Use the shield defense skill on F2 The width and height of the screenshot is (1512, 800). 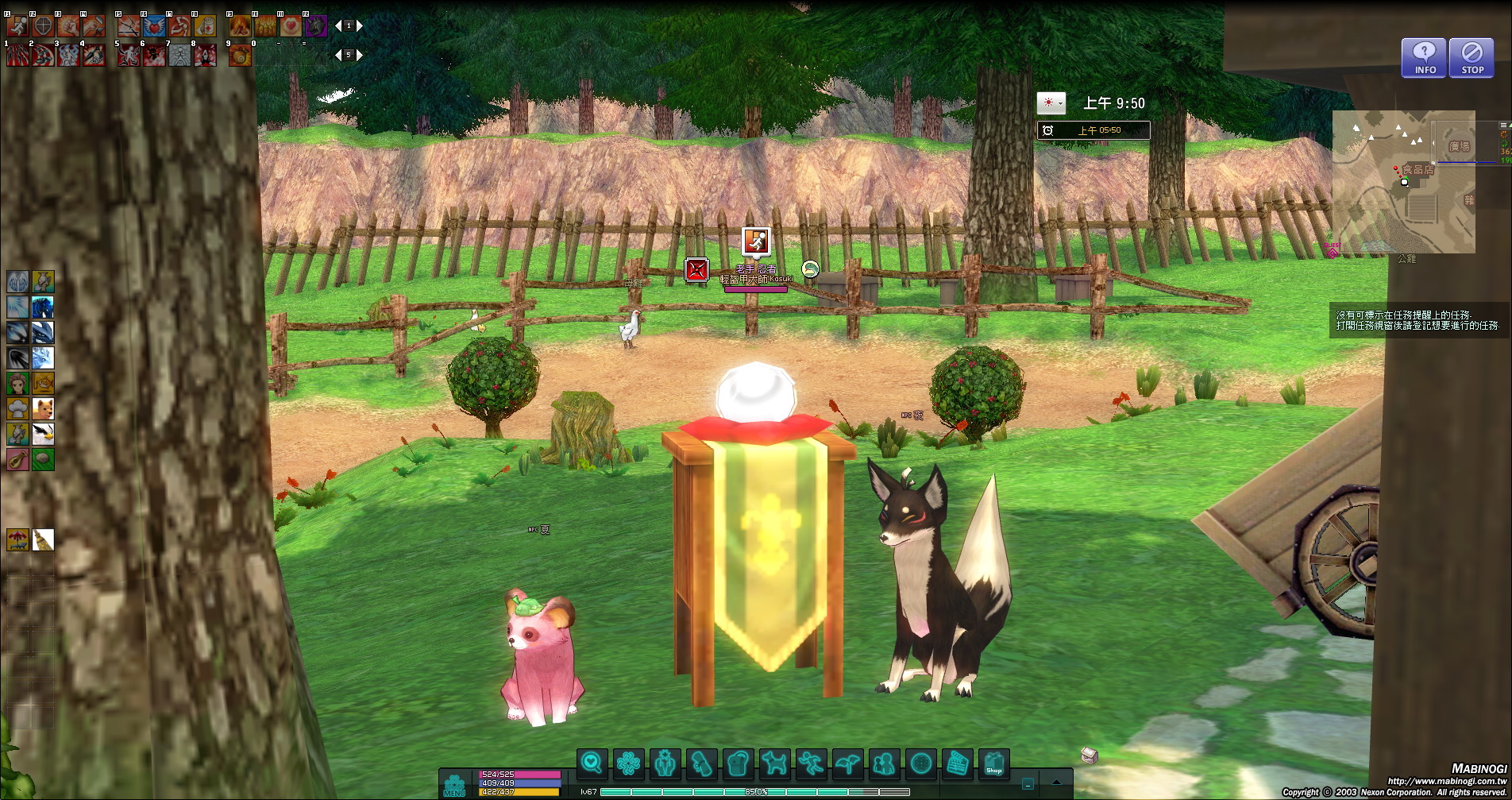coord(43,26)
